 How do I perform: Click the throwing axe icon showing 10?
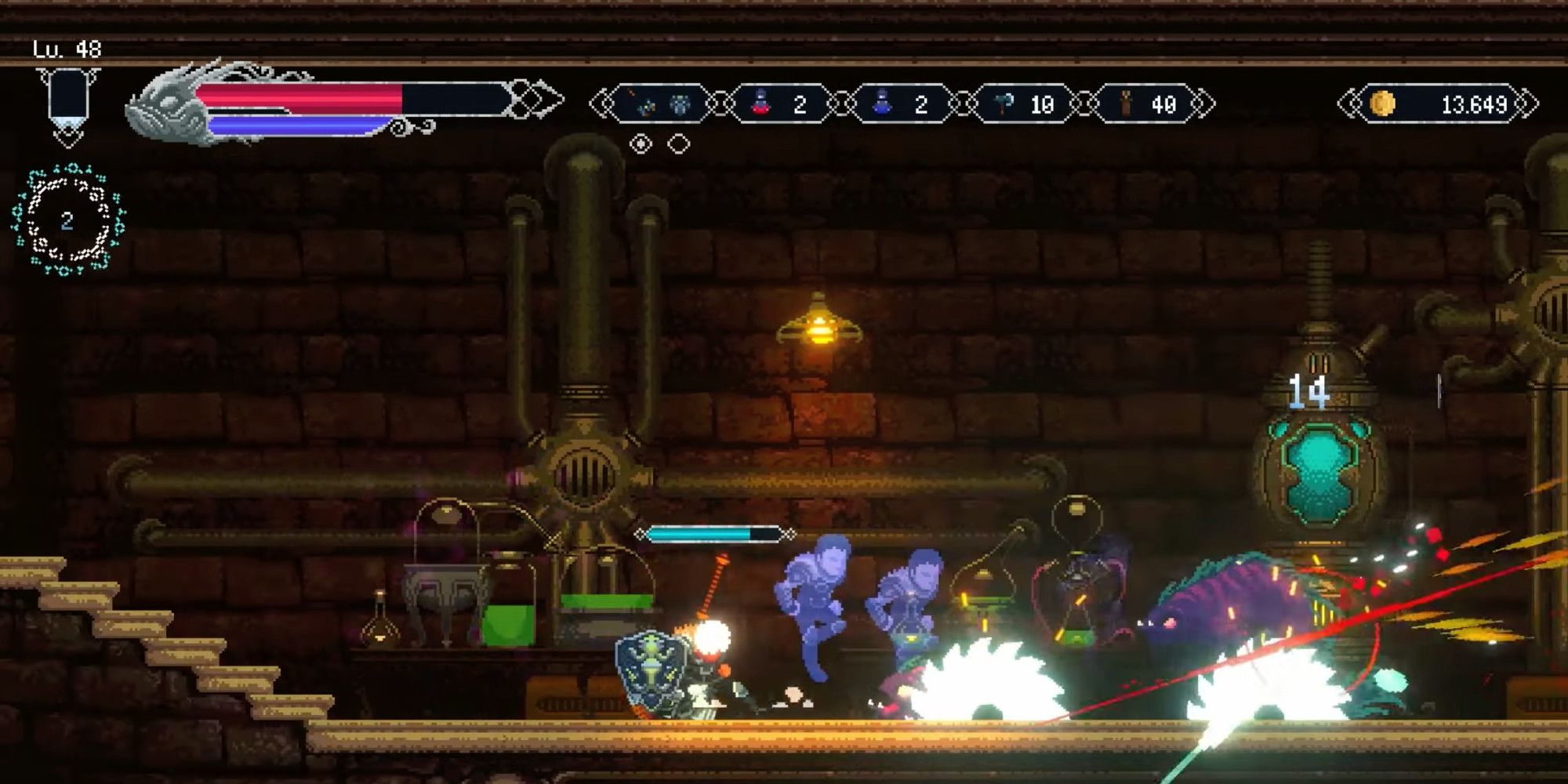click(x=1002, y=102)
